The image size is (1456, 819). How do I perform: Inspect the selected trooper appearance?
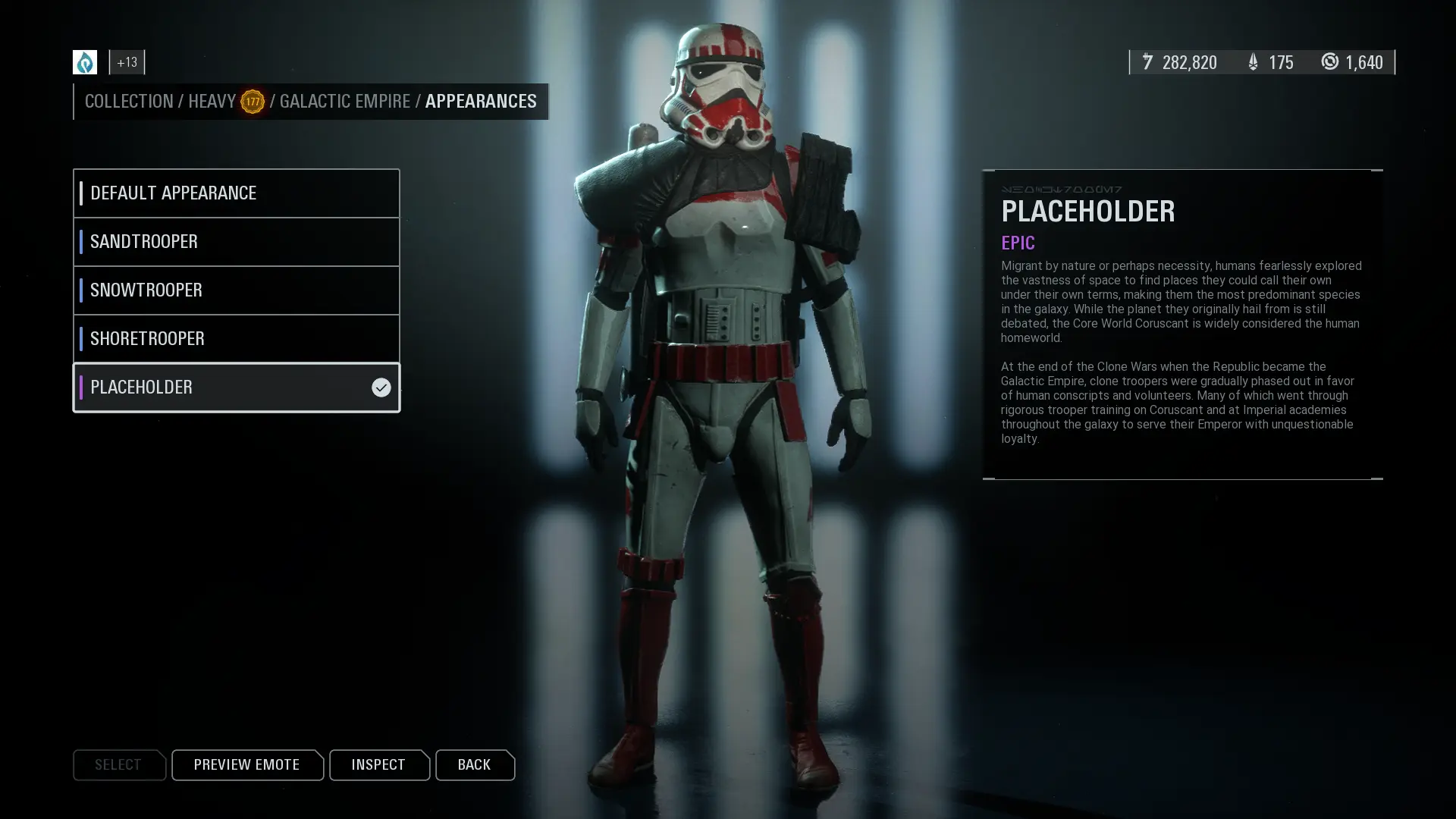click(x=378, y=764)
